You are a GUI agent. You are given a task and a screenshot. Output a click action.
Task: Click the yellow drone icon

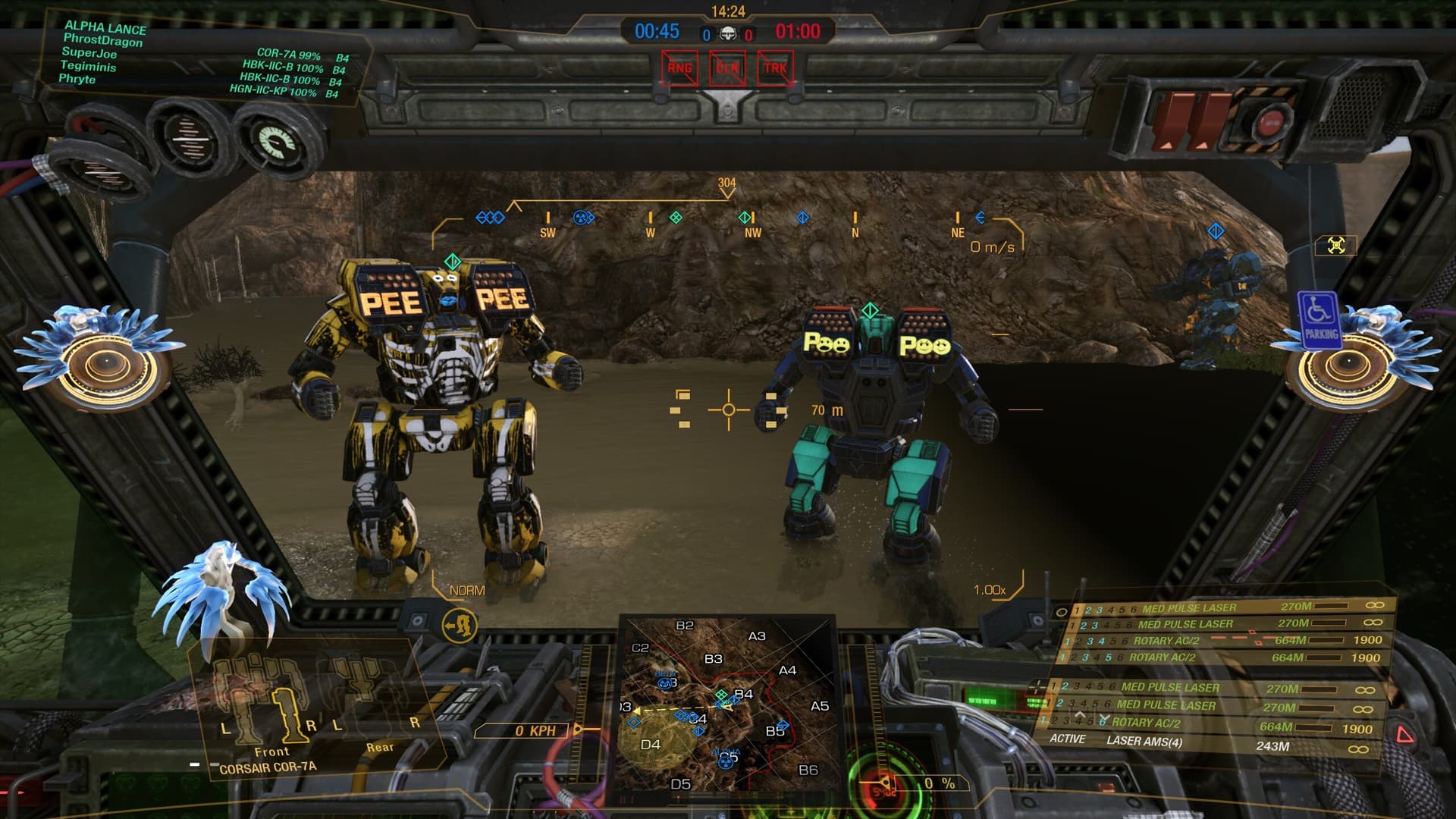tap(1336, 245)
